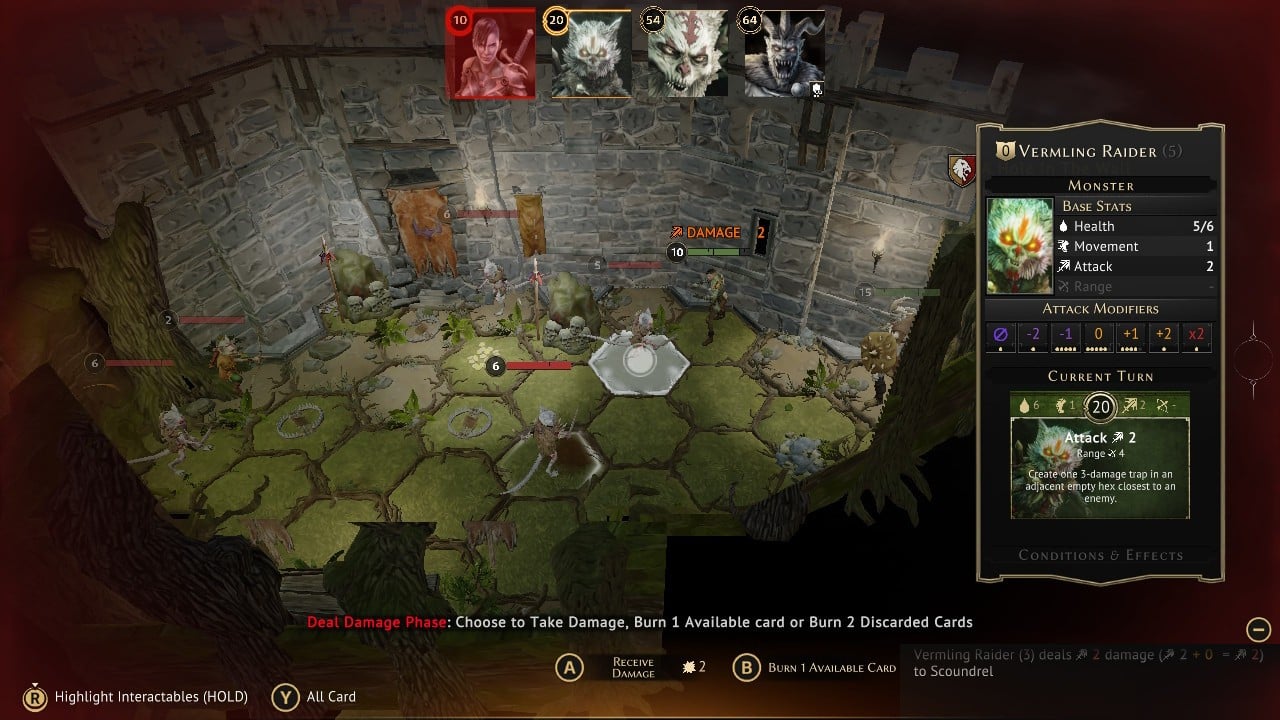Inspect the Vermling Raider Attack 2 ability card
Viewport: 1280px width, 720px height.
1100,468
